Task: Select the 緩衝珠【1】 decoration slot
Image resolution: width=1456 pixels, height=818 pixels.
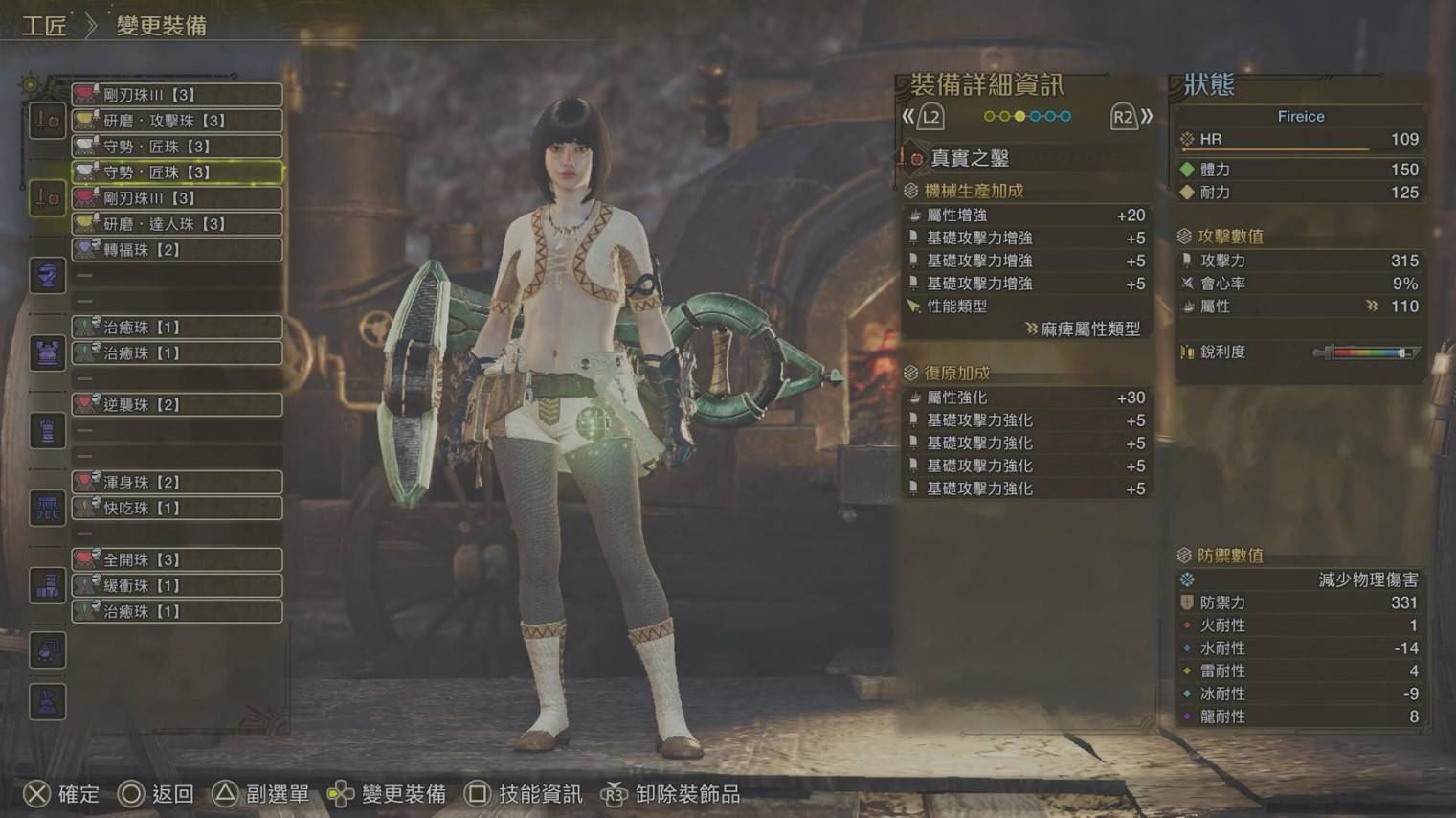Action: [x=177, y=585]
